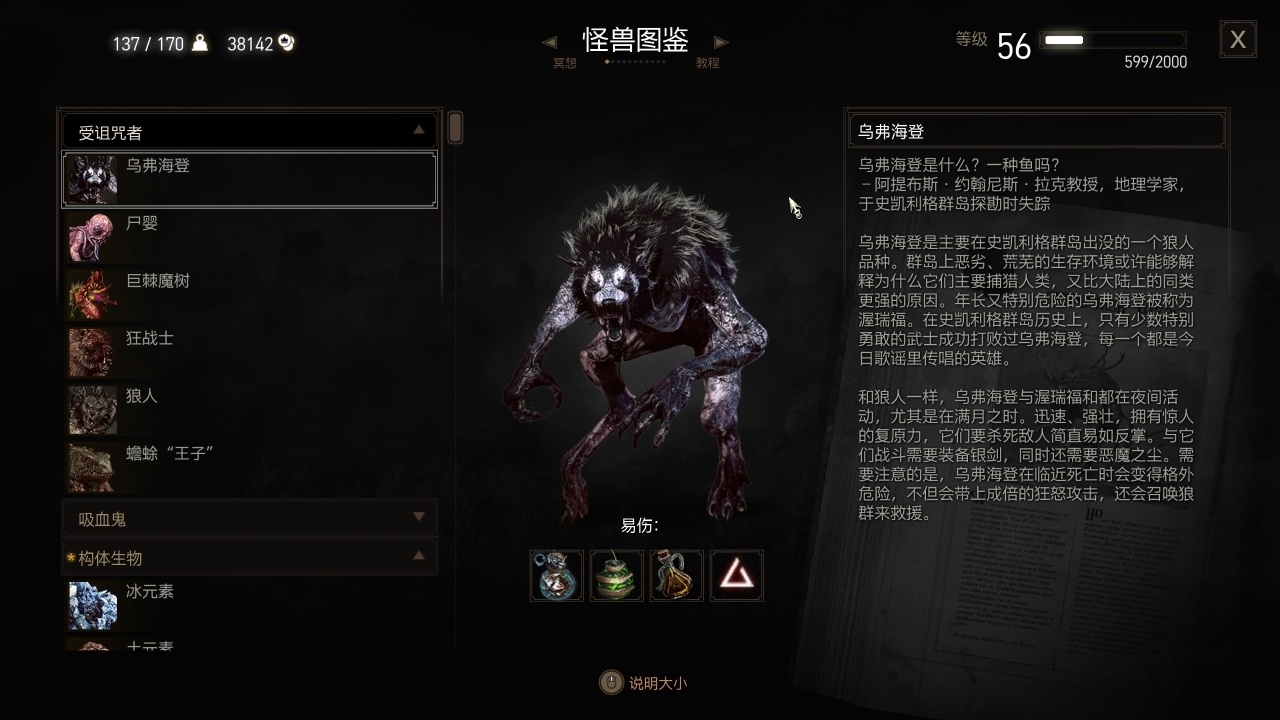1280x720 pixels.
Task: Select the 狂战士 entry icon in the list
Action: point(92,352)
